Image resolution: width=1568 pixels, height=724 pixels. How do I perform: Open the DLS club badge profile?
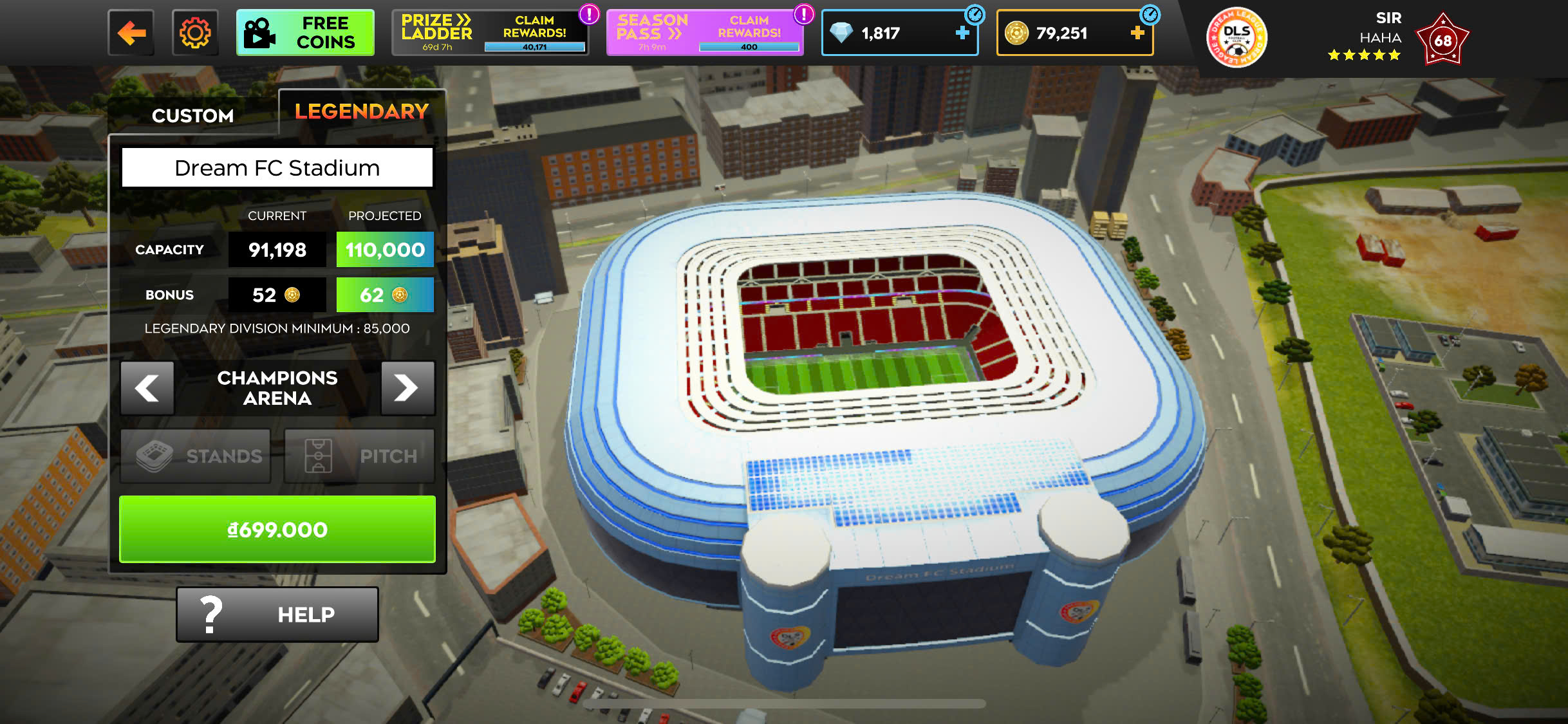[1237, 38]
